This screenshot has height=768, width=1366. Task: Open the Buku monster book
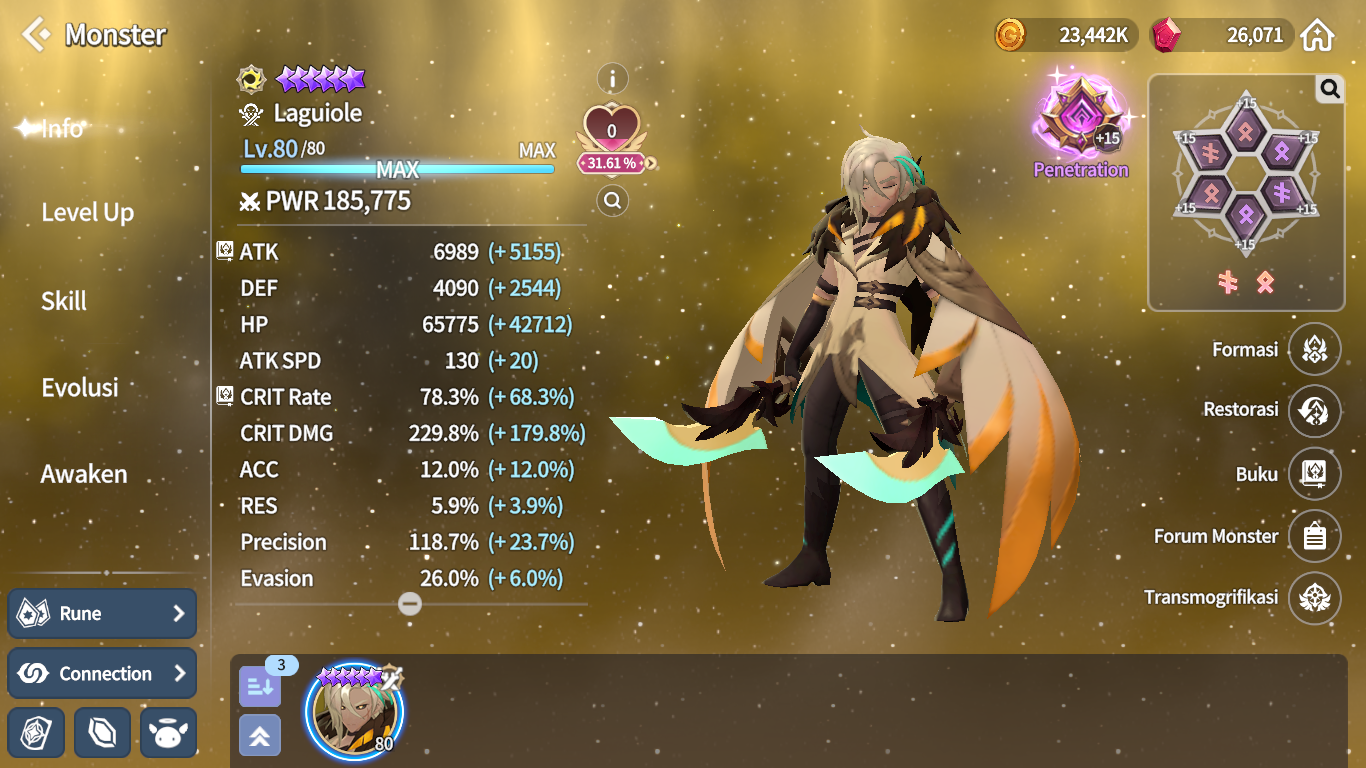pyautogui.click(x=1314, y=474)
